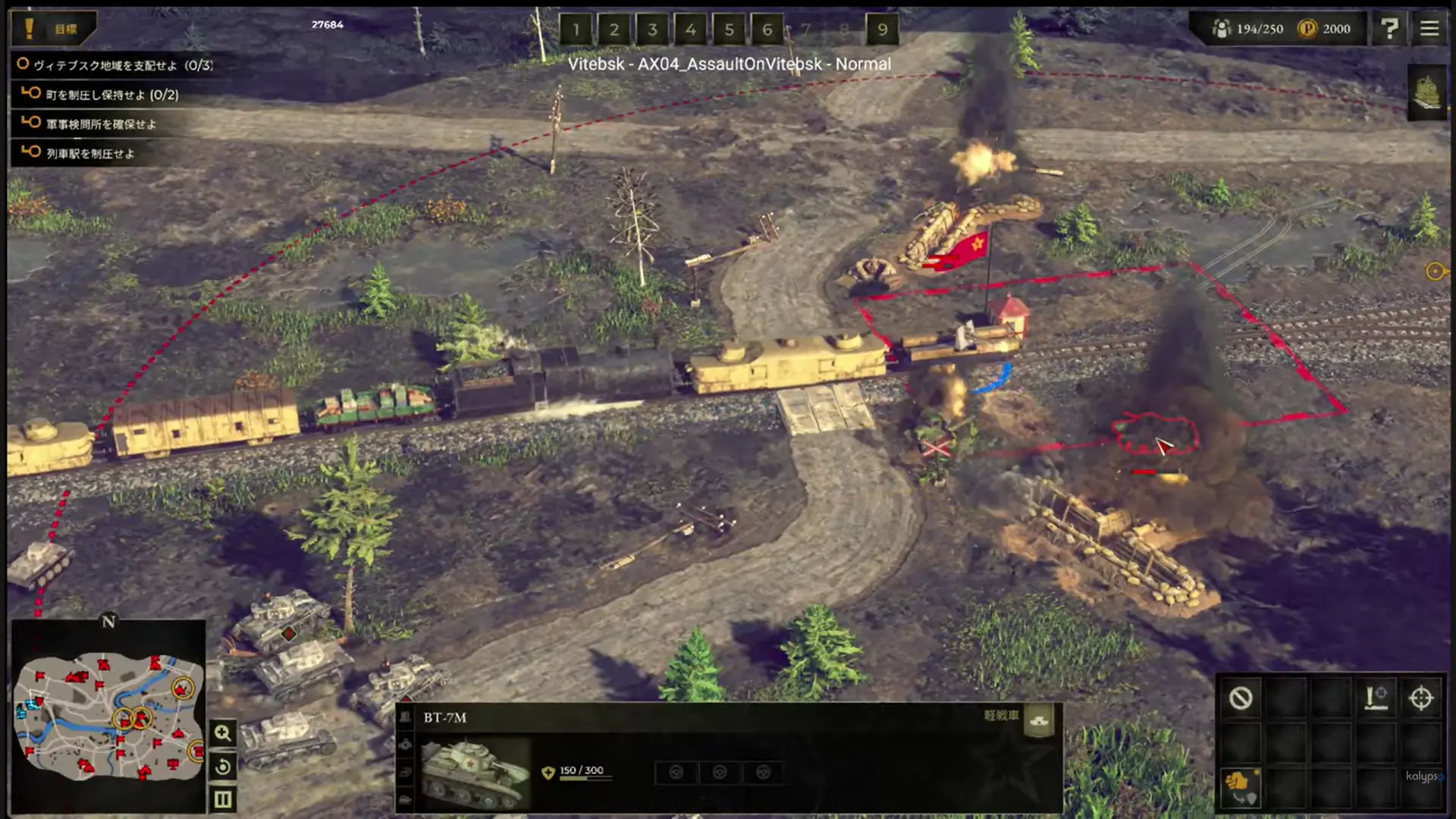Click the BT-7M health bar showing 150/300
This screenshot has width=1456, height=819.
click(582, 776)
